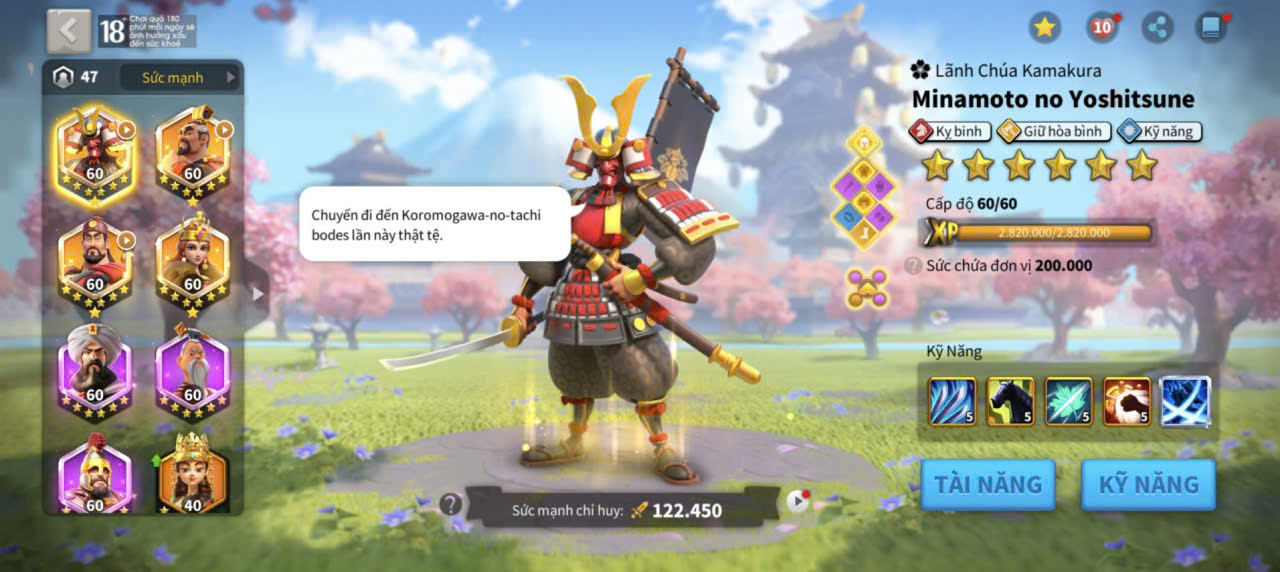Select the samurai Minamoto commander portrait
The image size is (1280, 572).
[x=94, y=155]
